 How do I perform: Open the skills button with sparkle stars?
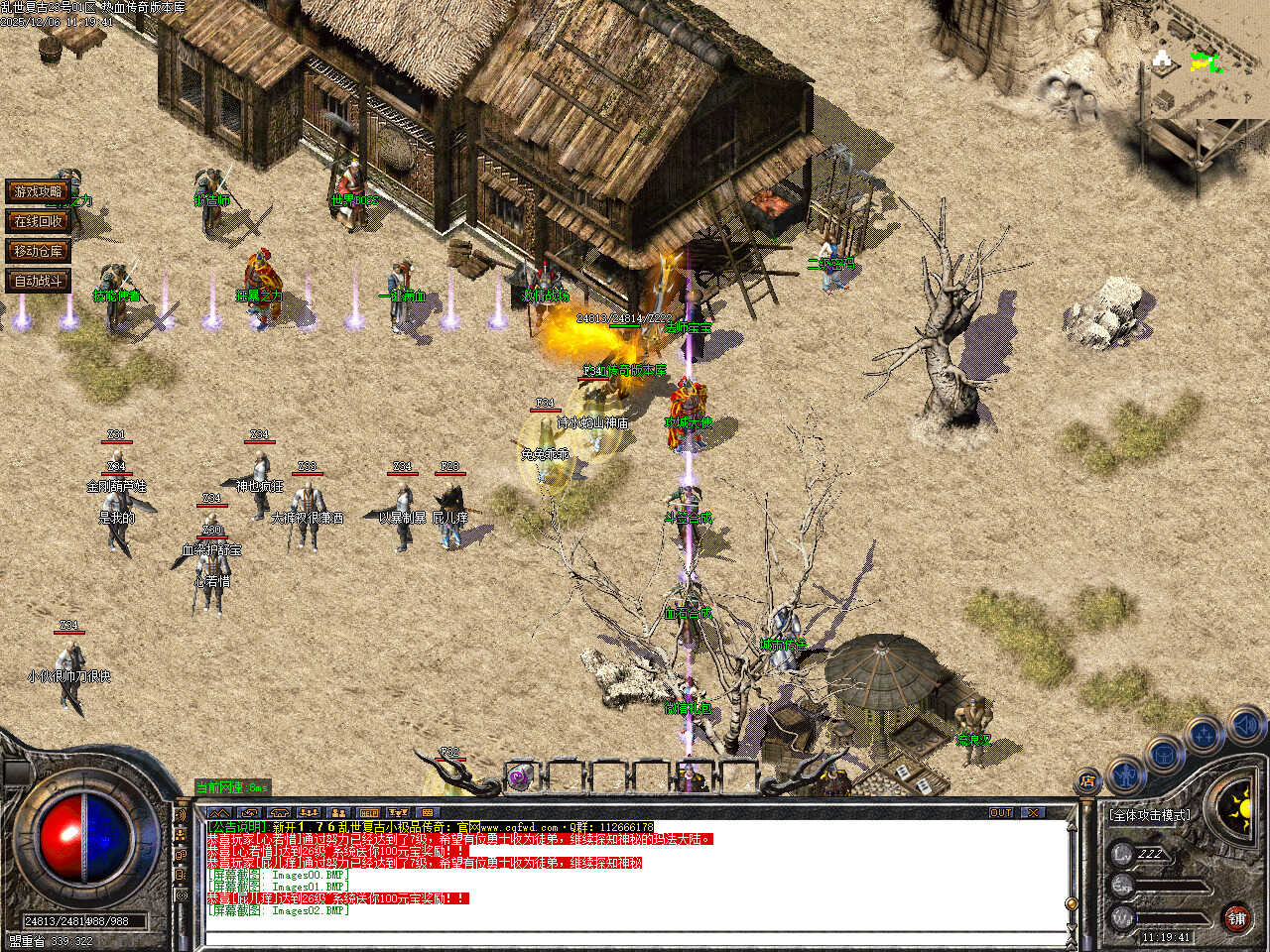(1204, 736)
